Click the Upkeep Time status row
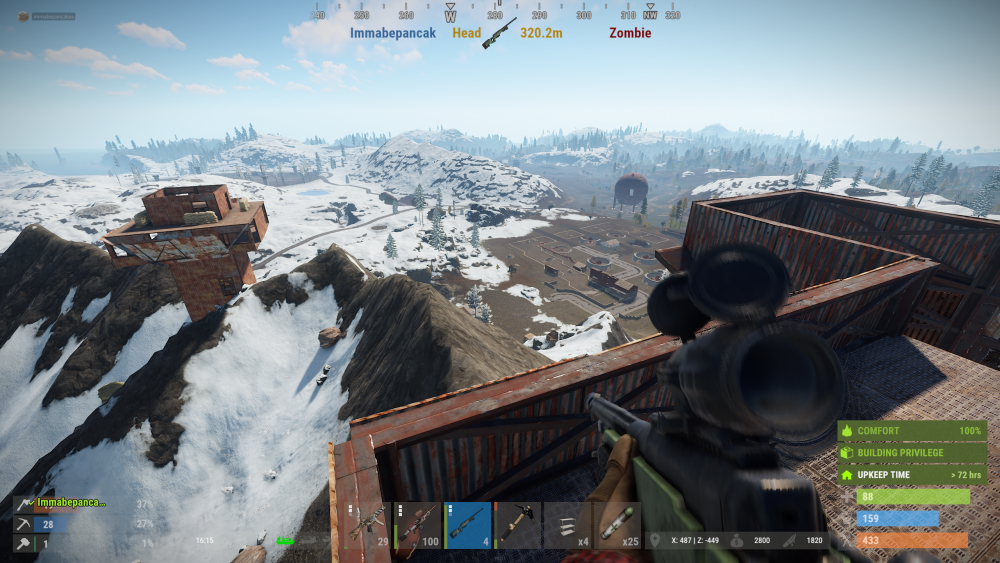Image resolution: width=1000 pixels, height=563 pixels. point(911,473)
